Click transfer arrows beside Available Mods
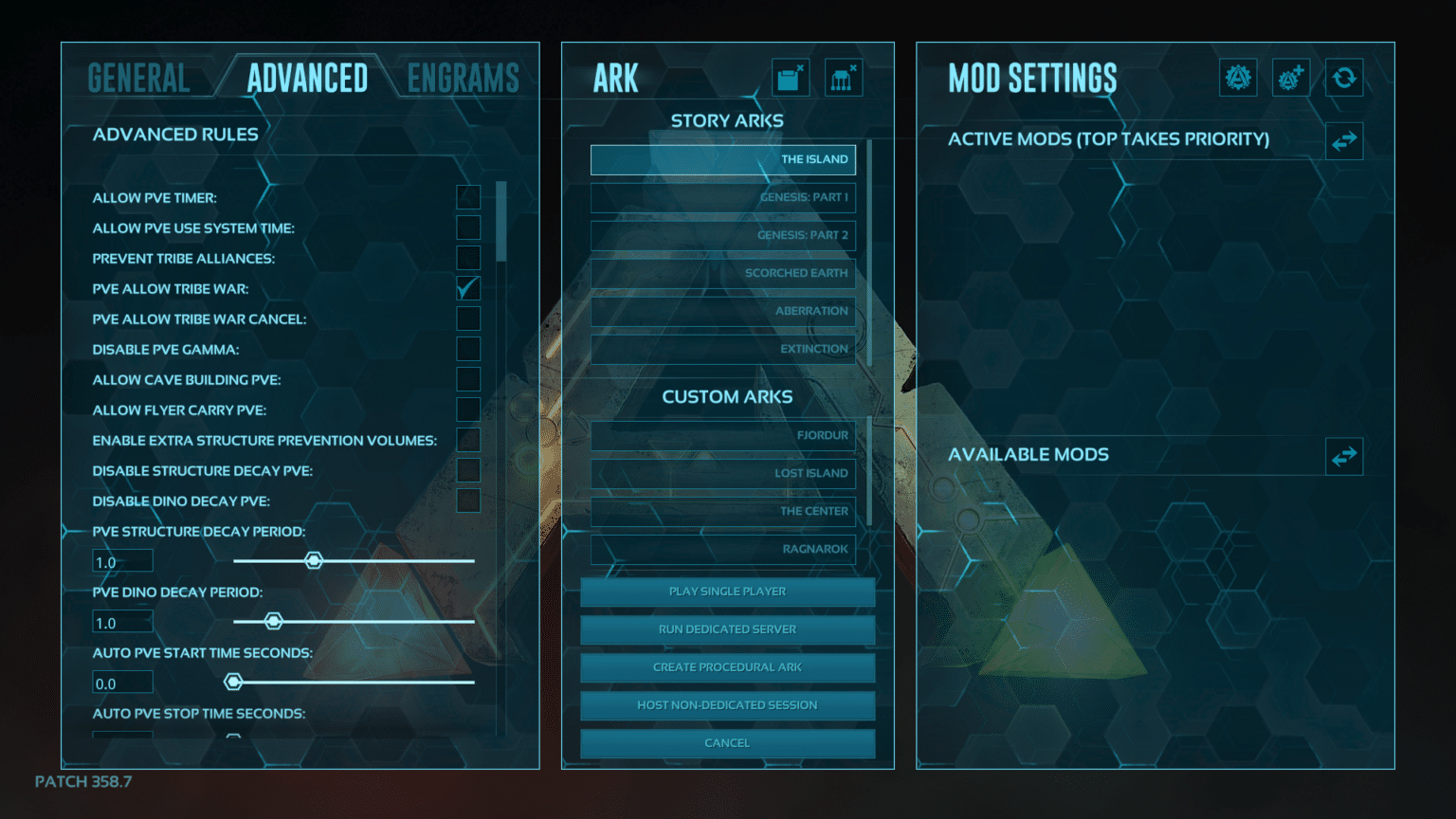This screenshot has width=1456, height=819. coord(1343,456)
